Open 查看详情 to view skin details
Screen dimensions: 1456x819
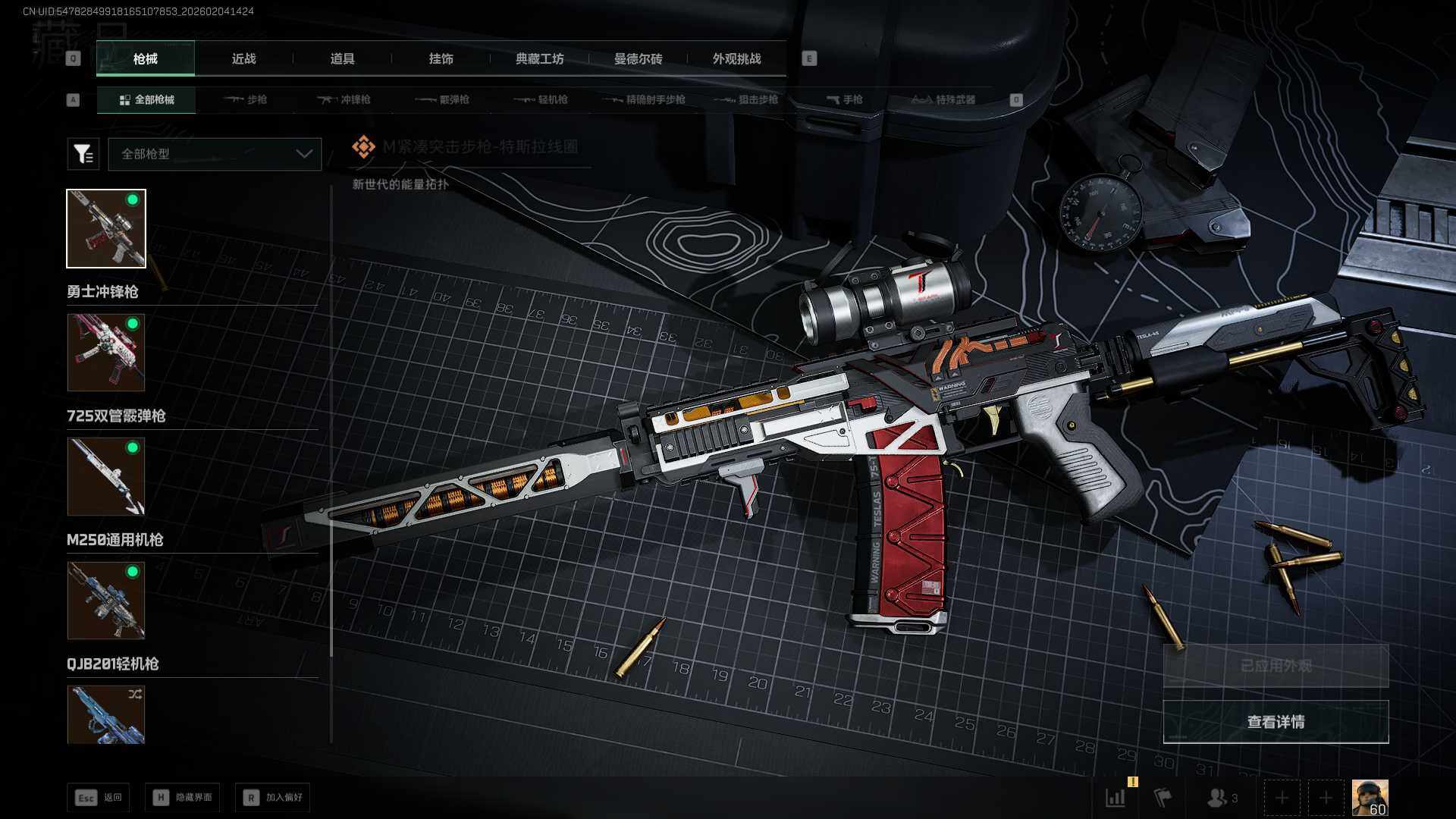(x=1276, y=722)
